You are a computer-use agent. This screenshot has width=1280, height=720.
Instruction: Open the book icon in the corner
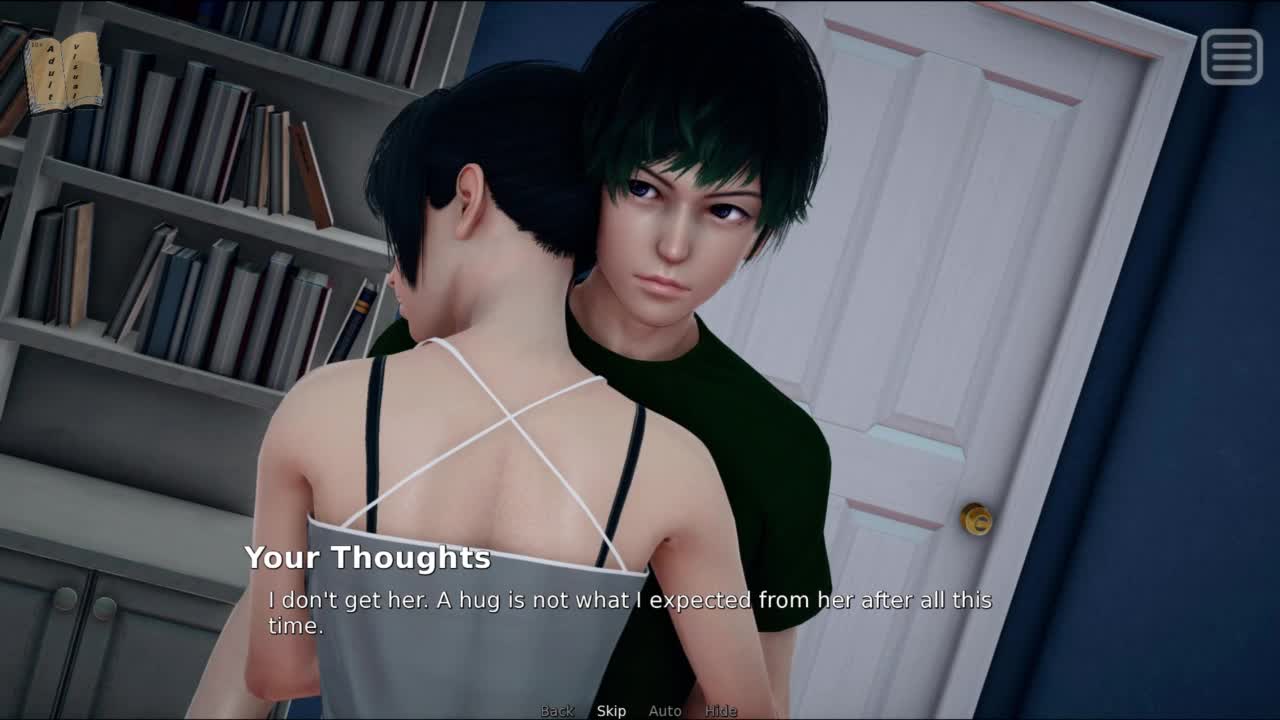pyautogui.click(x=63, y=71)
